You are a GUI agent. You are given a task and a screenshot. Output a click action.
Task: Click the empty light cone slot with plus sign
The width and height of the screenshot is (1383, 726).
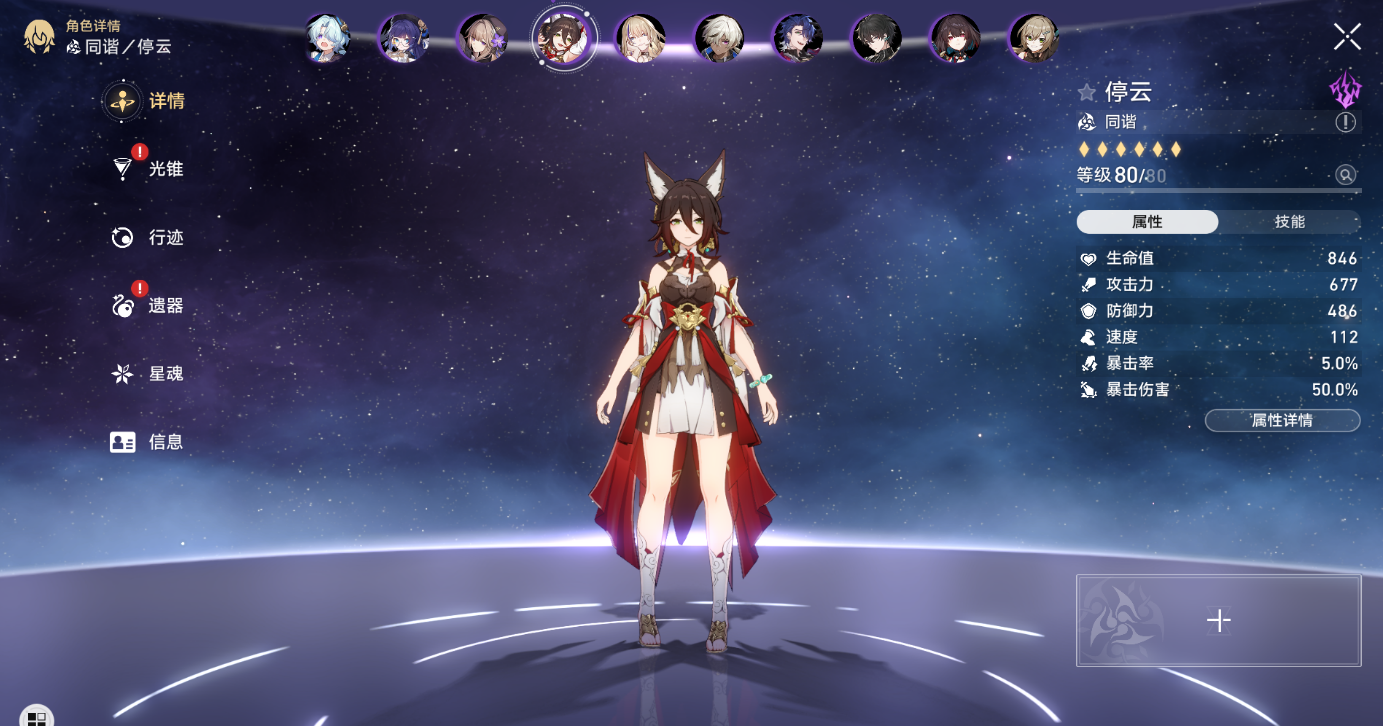point(1218,620)
